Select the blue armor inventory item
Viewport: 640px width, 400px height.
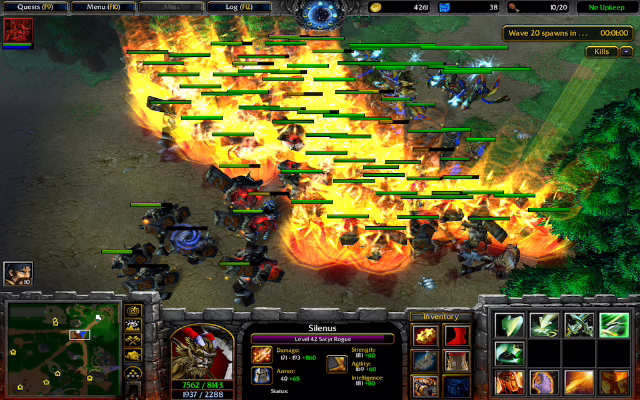point(457,387)
